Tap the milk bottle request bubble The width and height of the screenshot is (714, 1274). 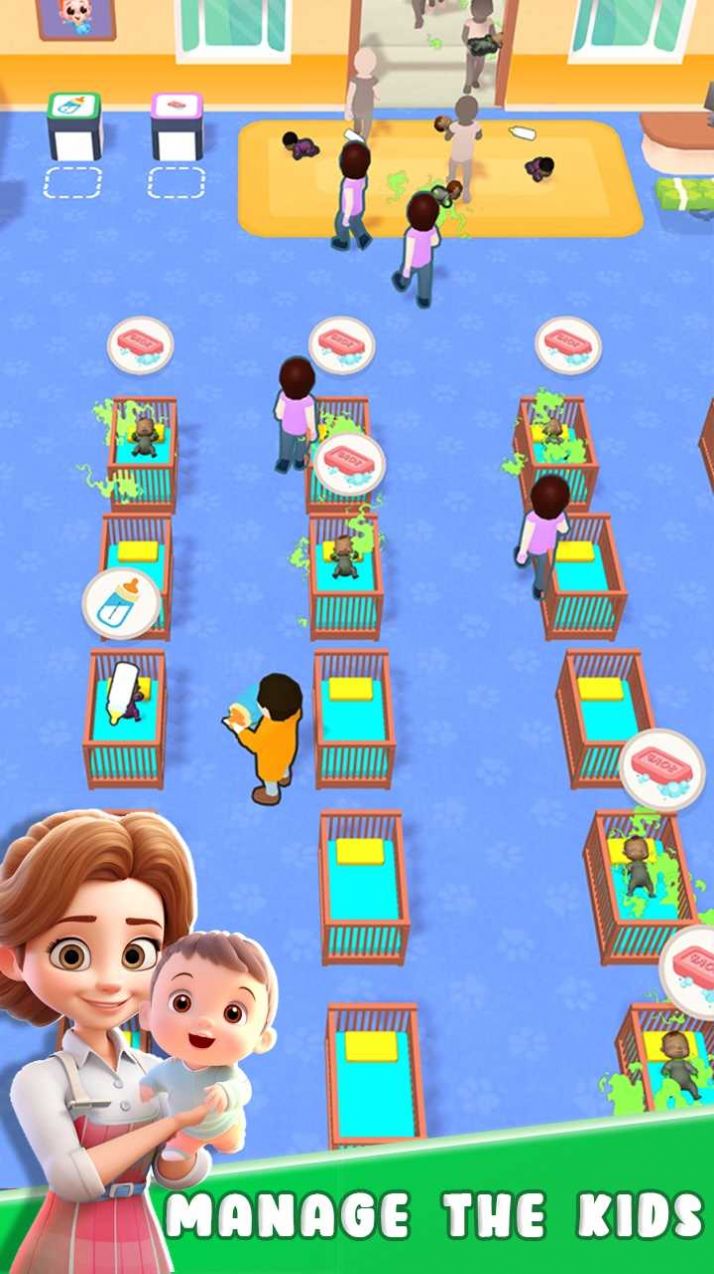click(121, 603)
